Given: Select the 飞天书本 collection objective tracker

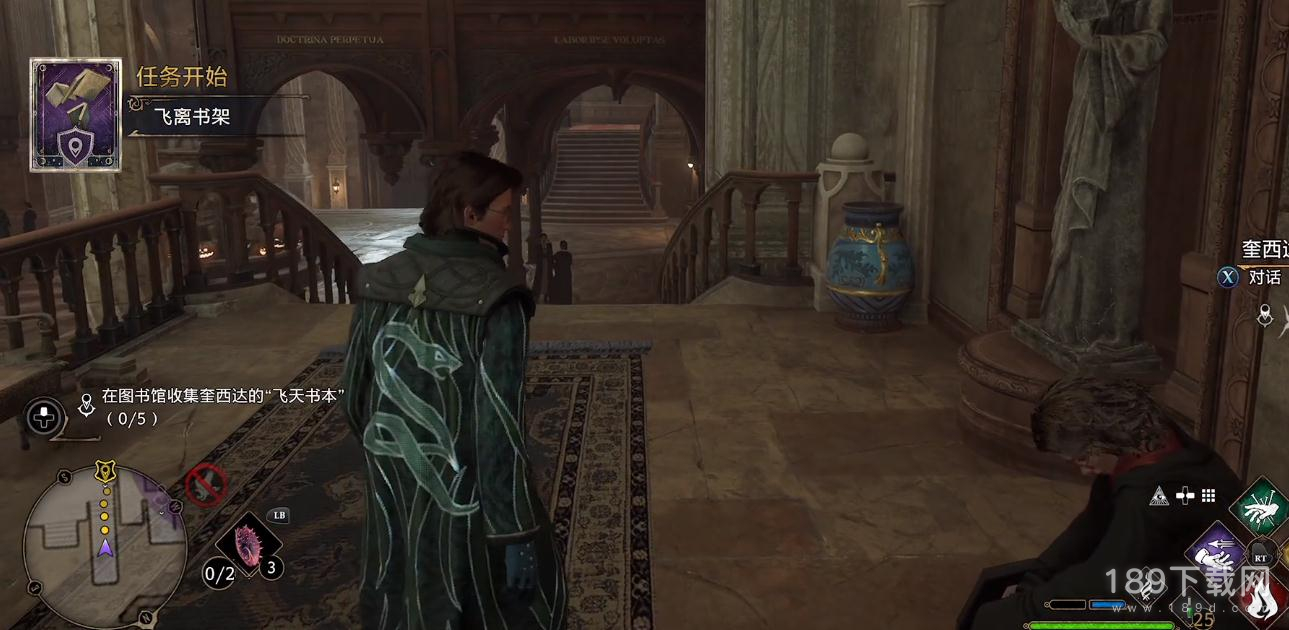Looking at the screenshot, I should click(x=224, y=406).
